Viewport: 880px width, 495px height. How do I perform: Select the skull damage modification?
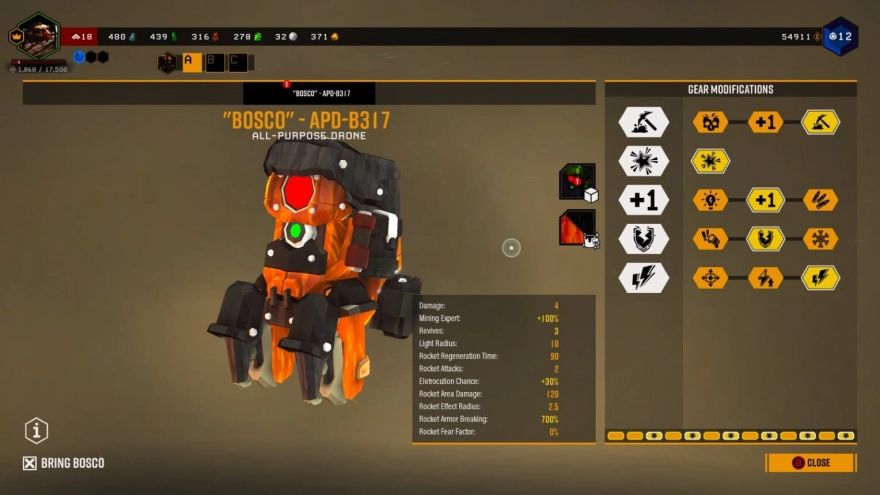click(710, 122)
